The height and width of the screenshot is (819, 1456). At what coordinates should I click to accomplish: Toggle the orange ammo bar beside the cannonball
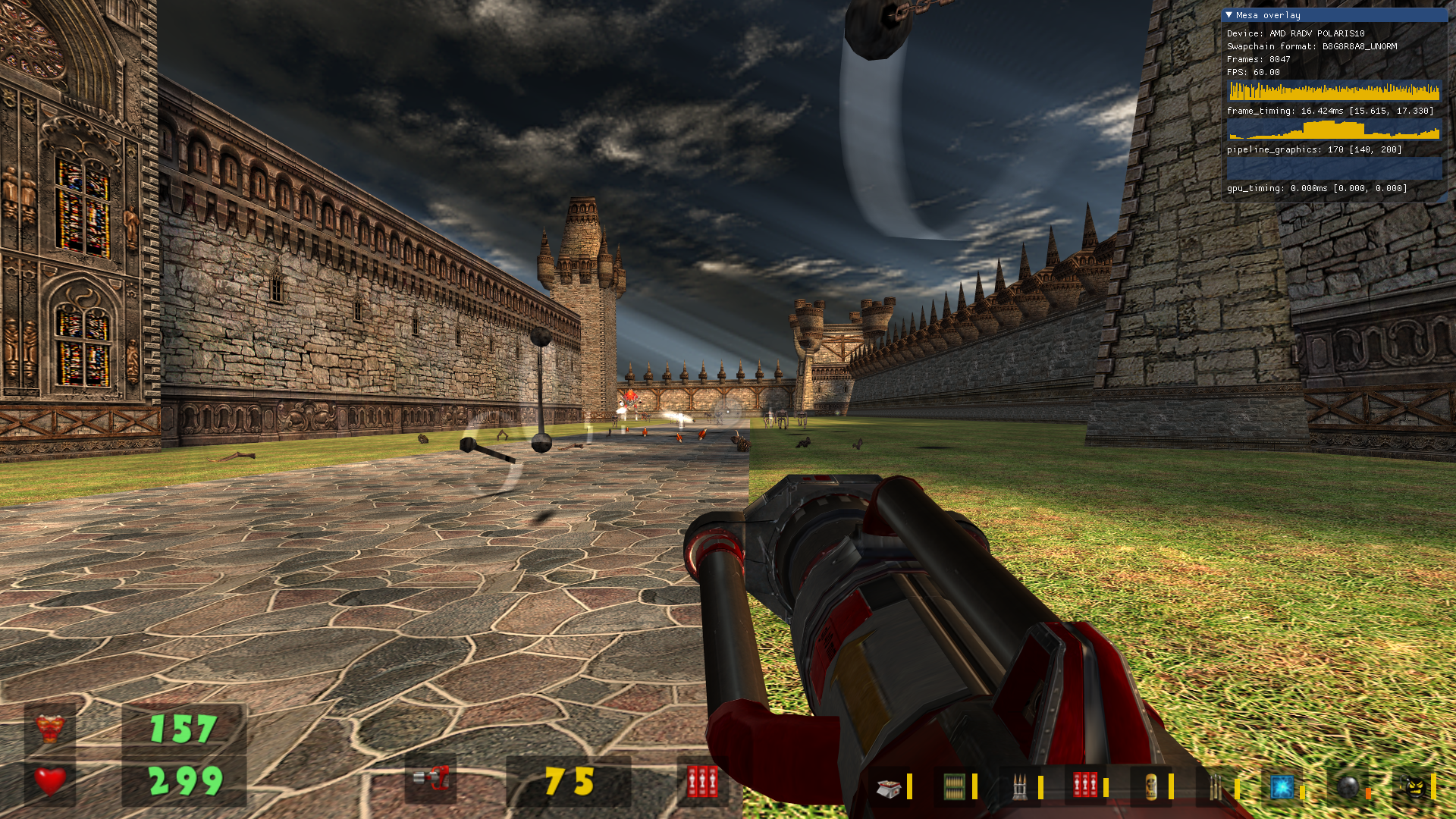(1368, 790)
